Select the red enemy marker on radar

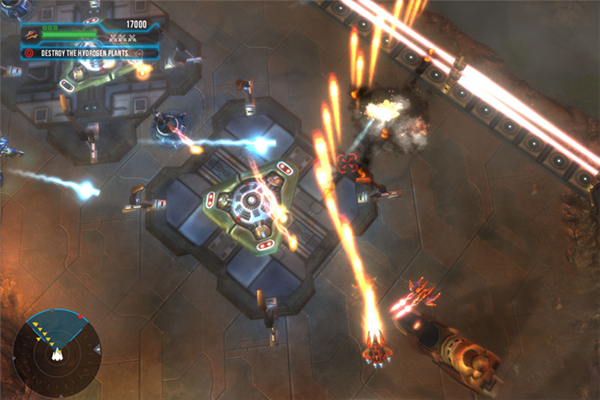point(80,319)
